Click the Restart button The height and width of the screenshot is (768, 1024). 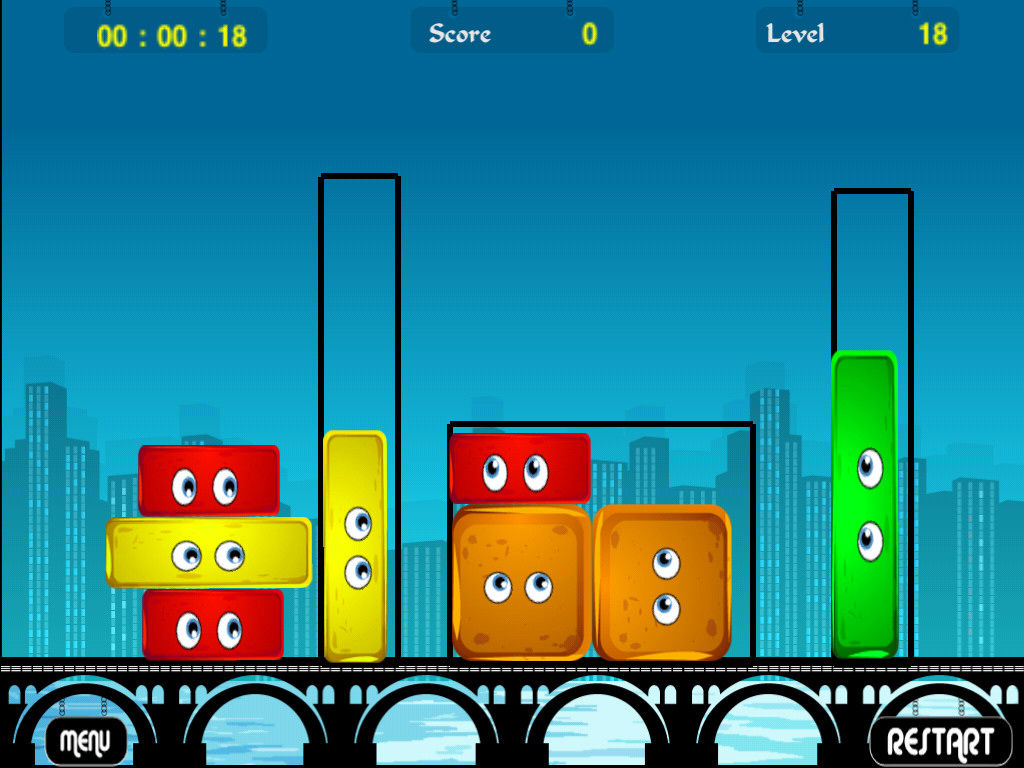(x=940, y=741)
